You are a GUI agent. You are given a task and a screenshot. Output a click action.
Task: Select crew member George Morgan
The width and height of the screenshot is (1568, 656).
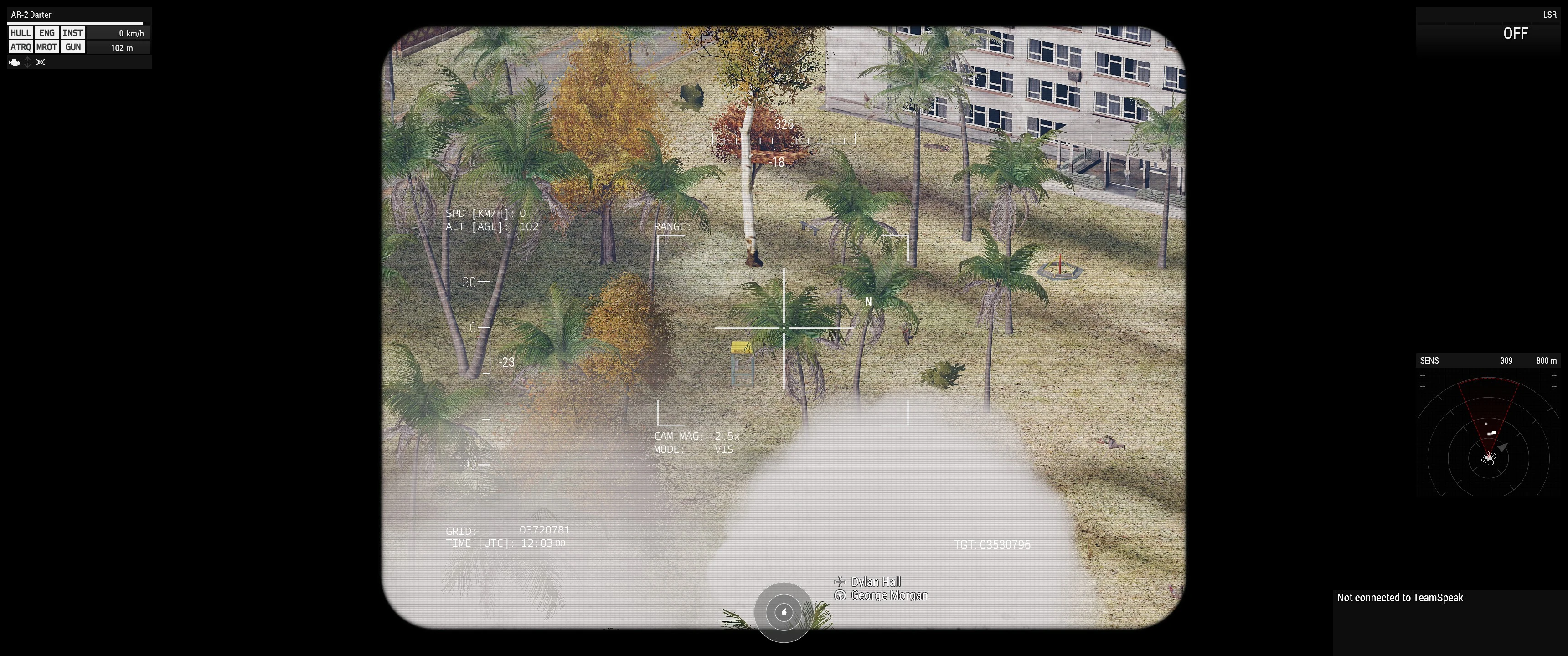point(889,595)
